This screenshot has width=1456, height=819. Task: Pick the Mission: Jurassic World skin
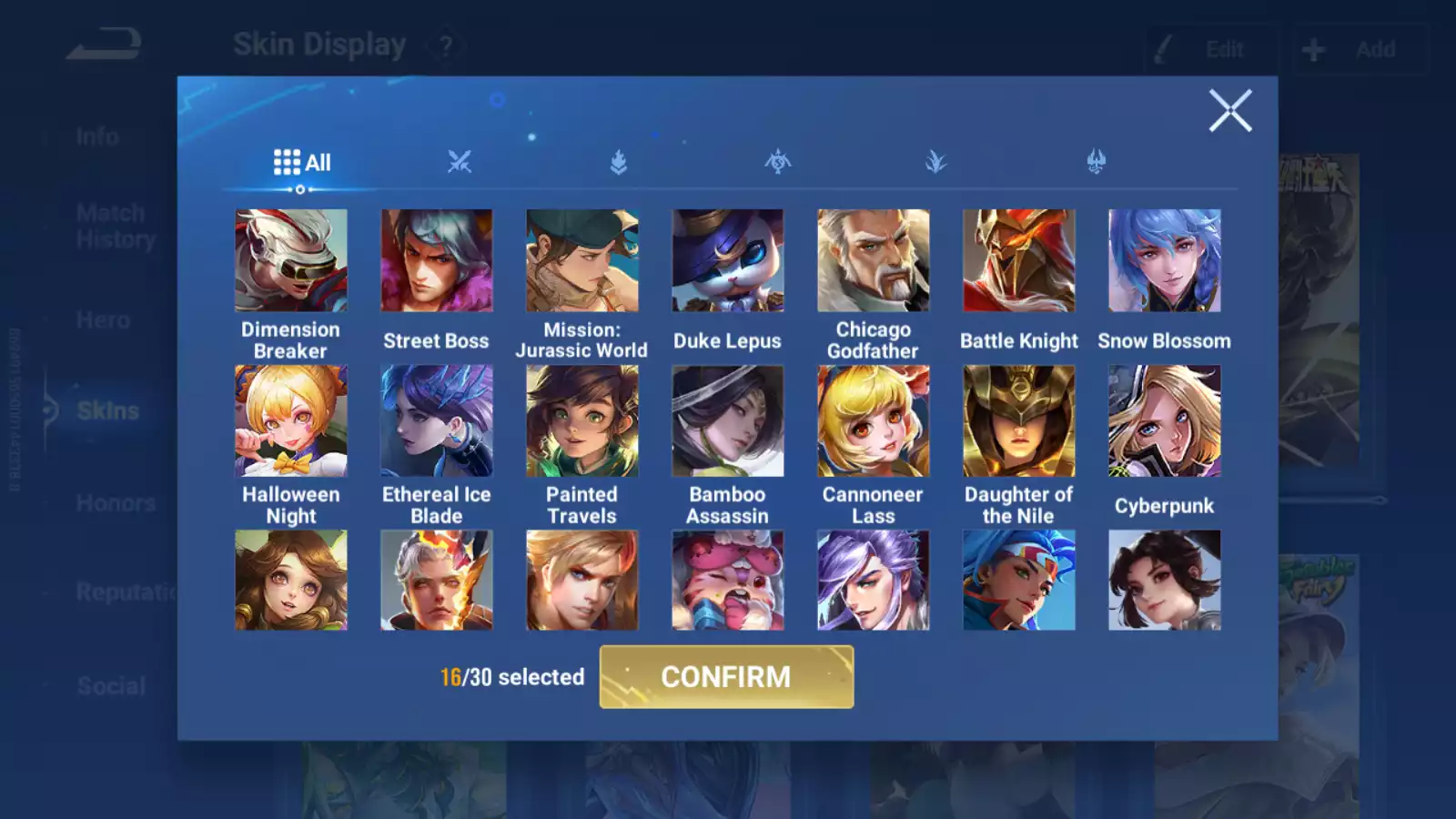pyautogui.click(x=582, y=261)
